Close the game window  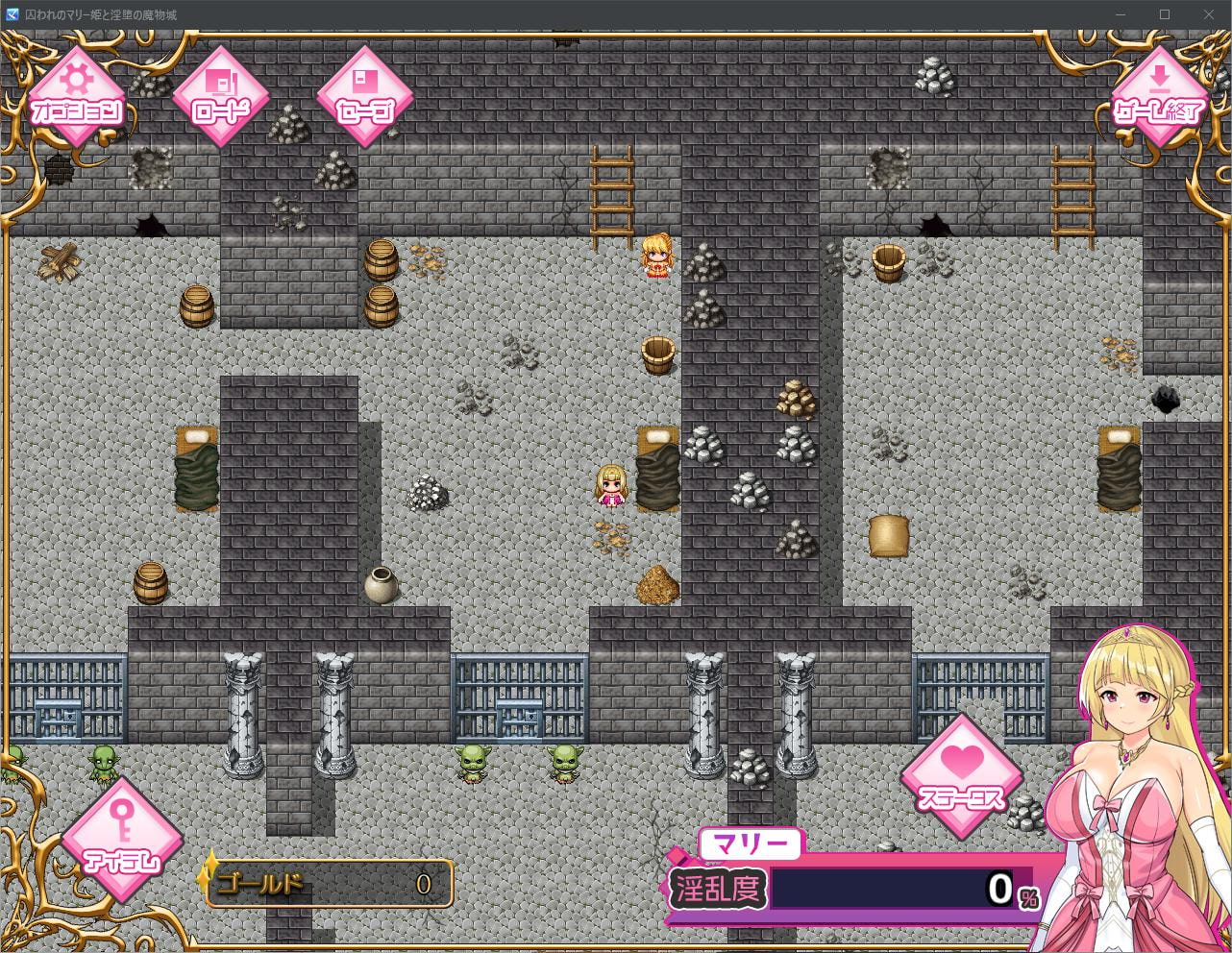point(1209,14)
